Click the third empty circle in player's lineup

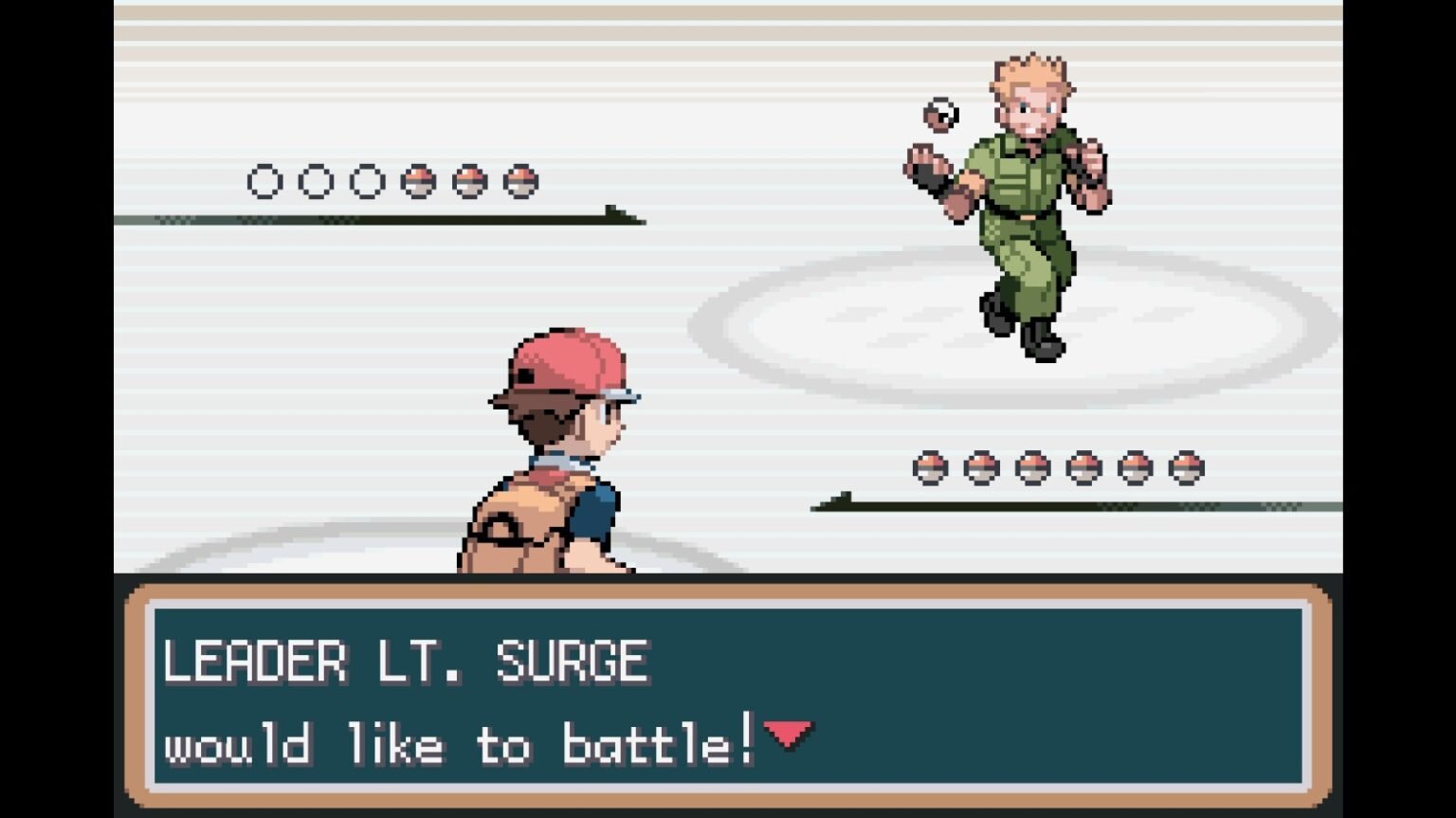(366, 180)
